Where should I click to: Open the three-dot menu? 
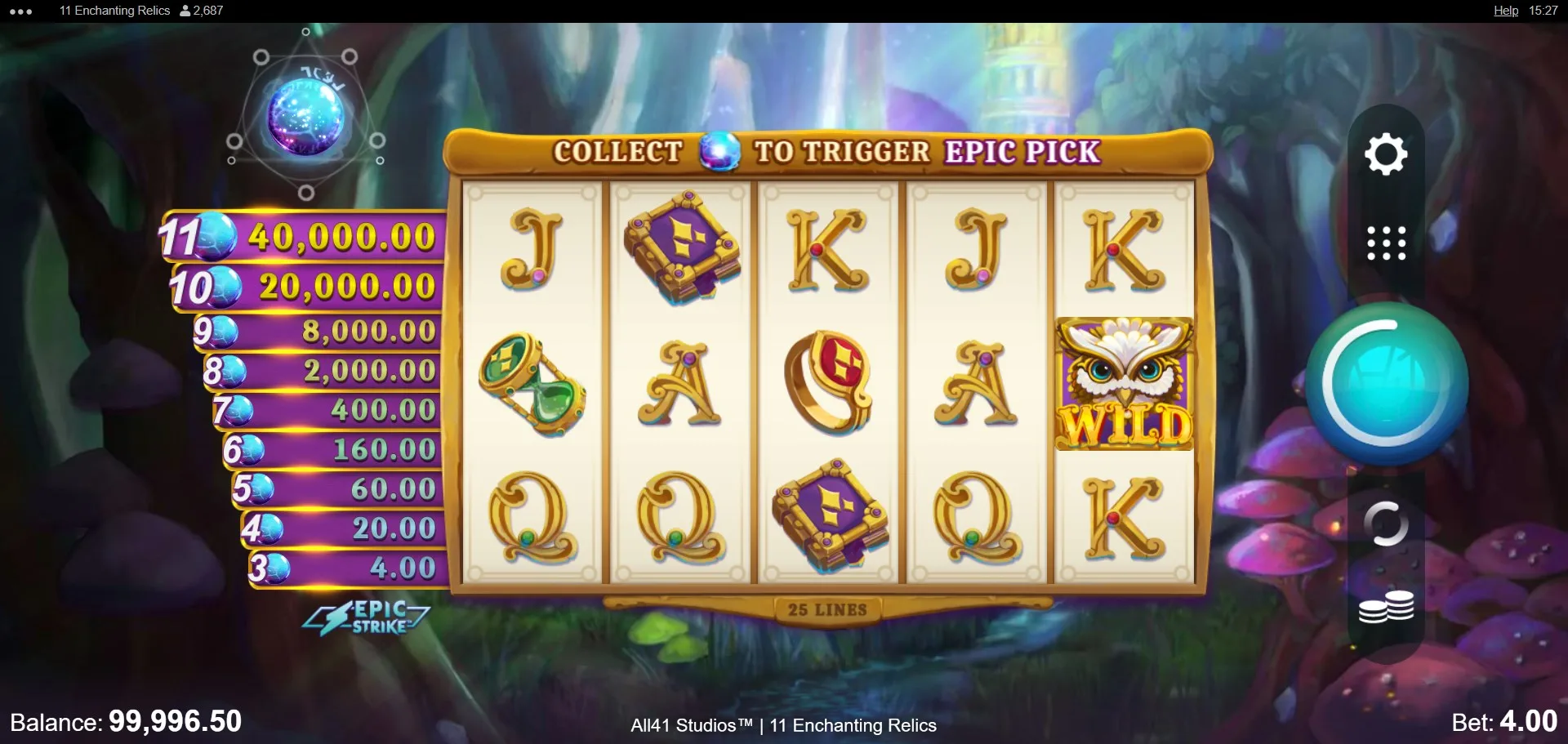click(21, 11)
